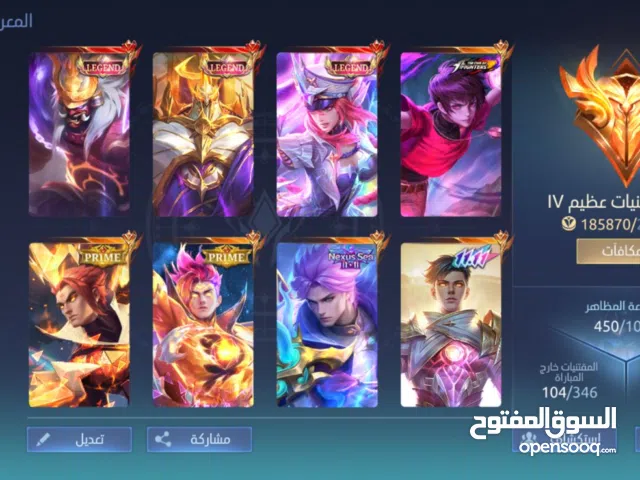The image size is (640, 480).
Task: Open the Prime card with red-haired fire hero
Action: [79, 324]
